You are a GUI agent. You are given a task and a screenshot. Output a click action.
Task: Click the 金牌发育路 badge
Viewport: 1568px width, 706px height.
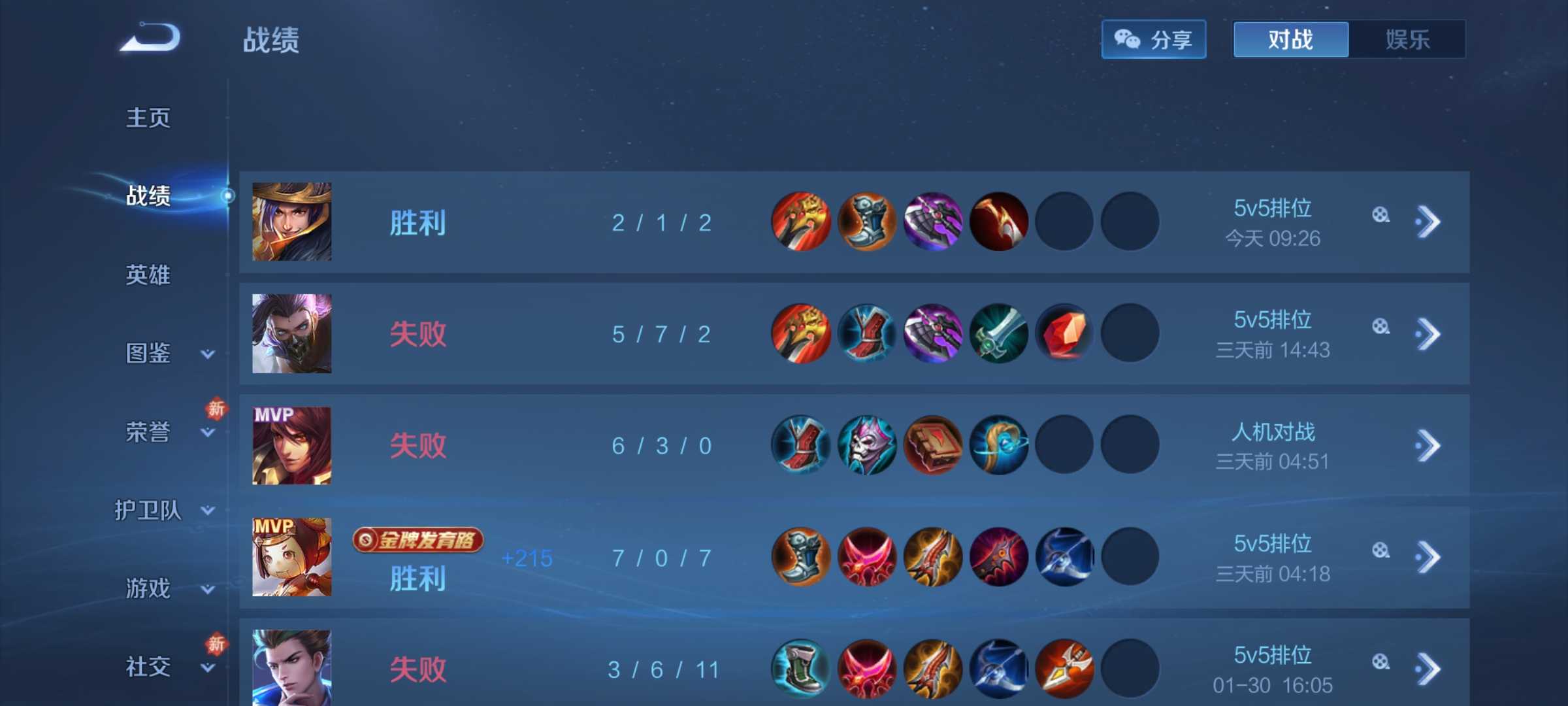point(418,540)
